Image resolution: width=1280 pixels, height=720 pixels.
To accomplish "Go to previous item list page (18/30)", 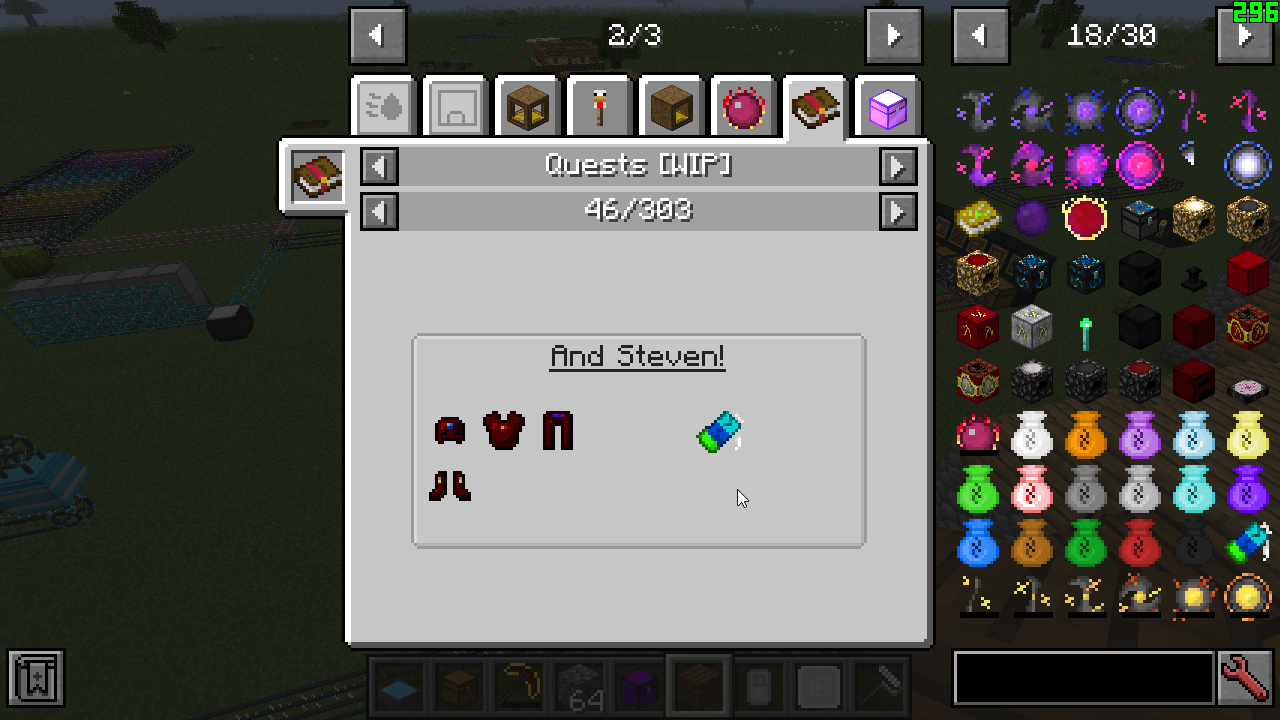I will pyautogui.click(x=980, y=36).
